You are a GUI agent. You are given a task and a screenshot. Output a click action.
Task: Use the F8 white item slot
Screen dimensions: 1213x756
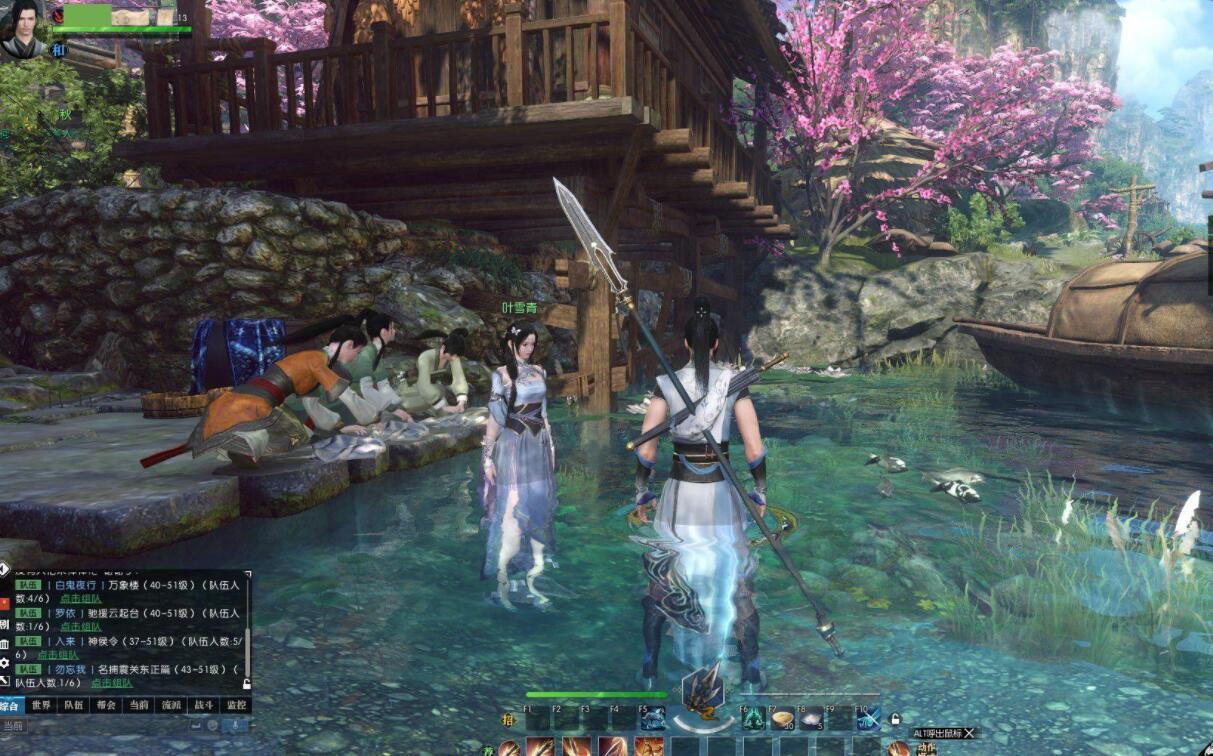pyautogui.click(x=810, y=718)
